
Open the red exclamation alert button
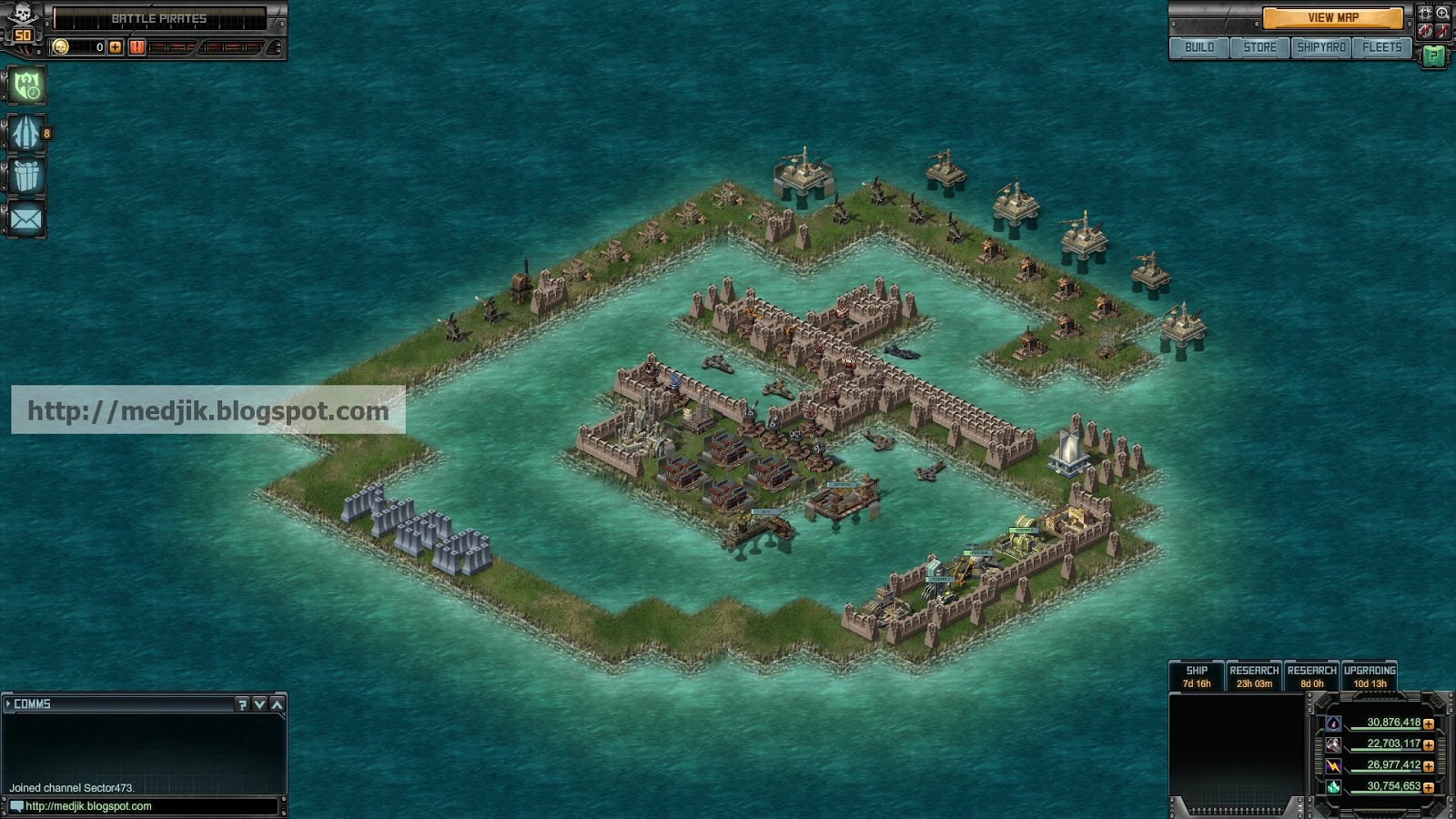[x=136, y=47]
